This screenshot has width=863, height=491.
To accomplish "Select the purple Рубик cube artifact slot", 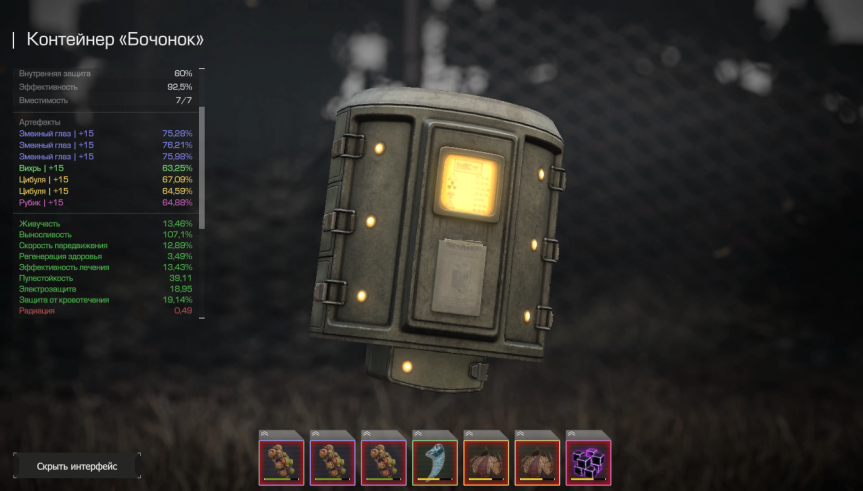I will click(588, 463).
